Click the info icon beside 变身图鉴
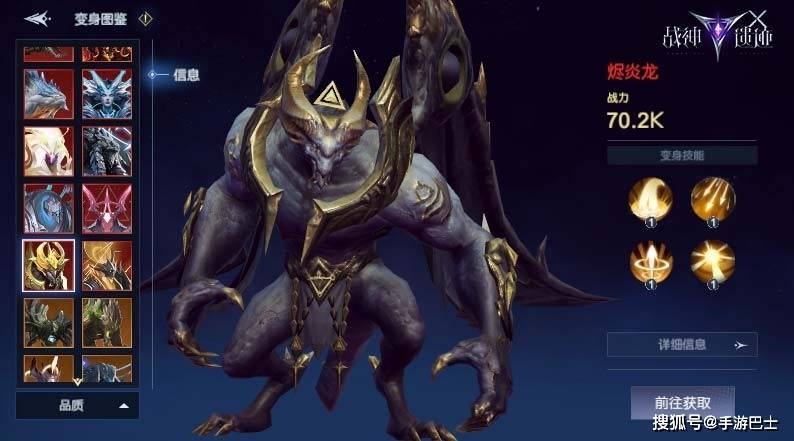Viewport: 794px width, 441px height. (x=145, y=18)
